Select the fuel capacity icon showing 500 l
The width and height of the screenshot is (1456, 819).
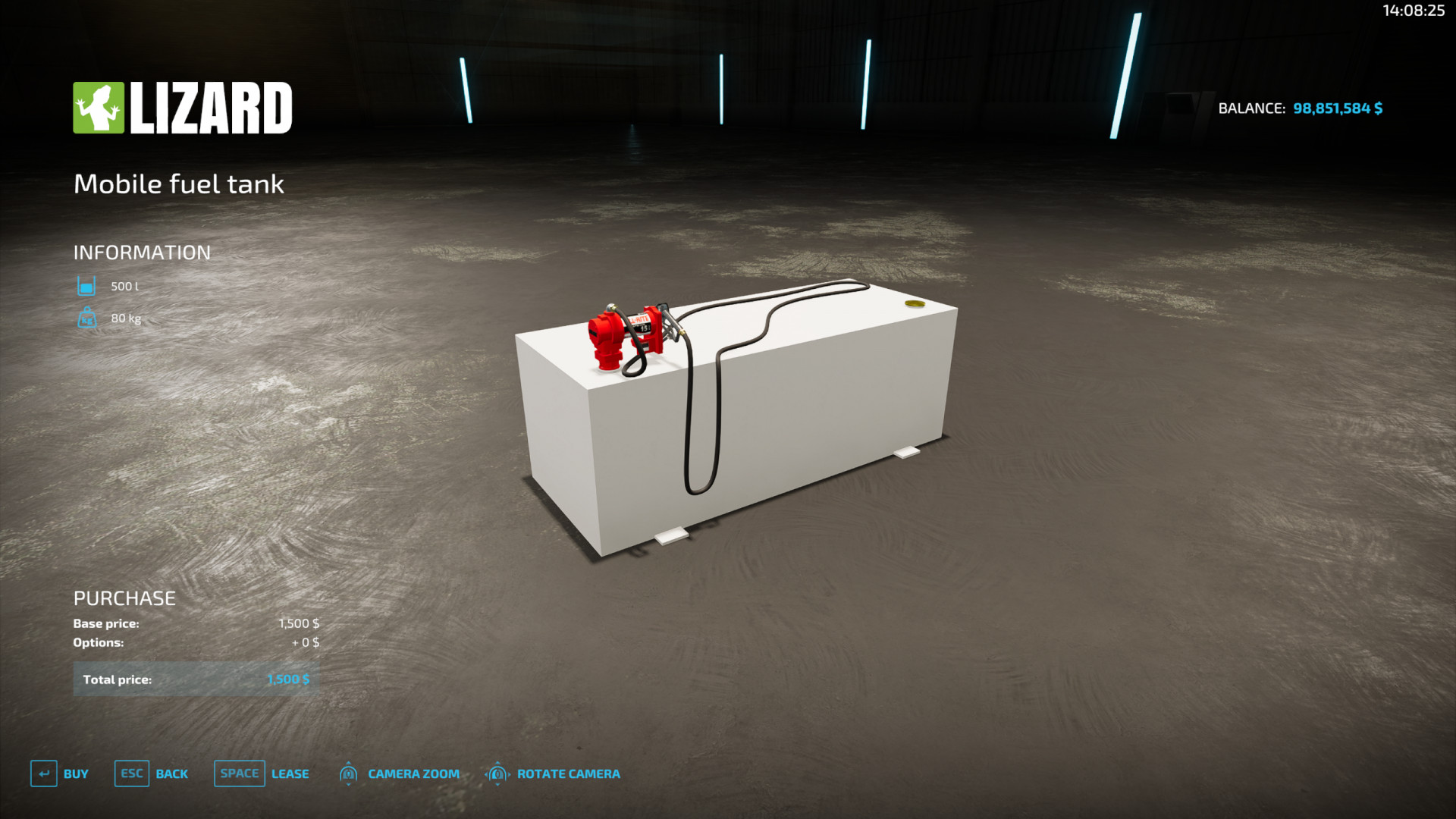[86, 286]
